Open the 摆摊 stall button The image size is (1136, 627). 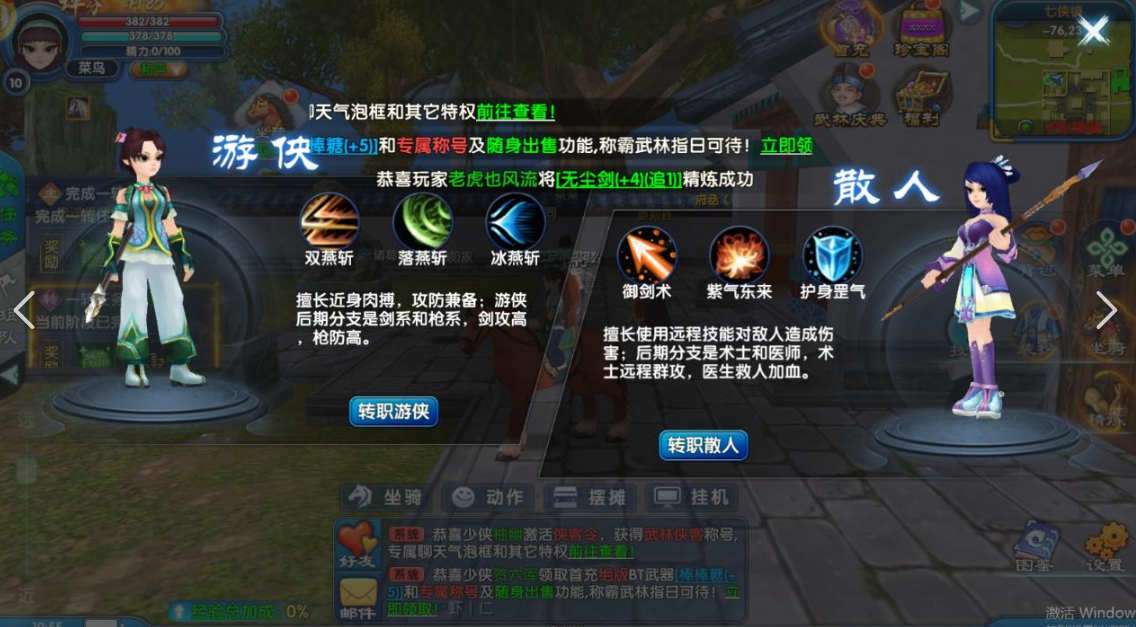(589, 497)
